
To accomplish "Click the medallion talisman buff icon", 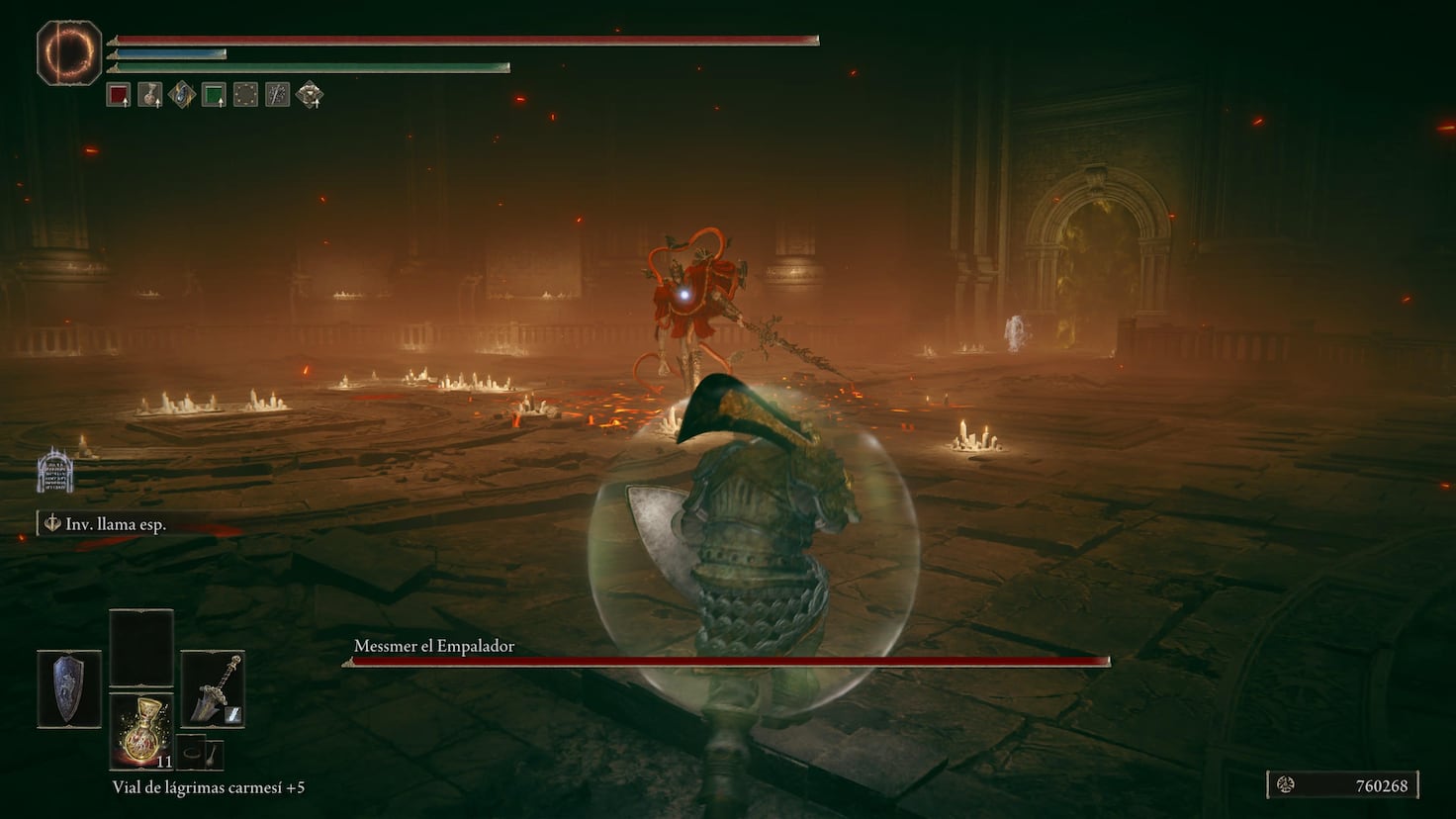I will tap(148, 95).
